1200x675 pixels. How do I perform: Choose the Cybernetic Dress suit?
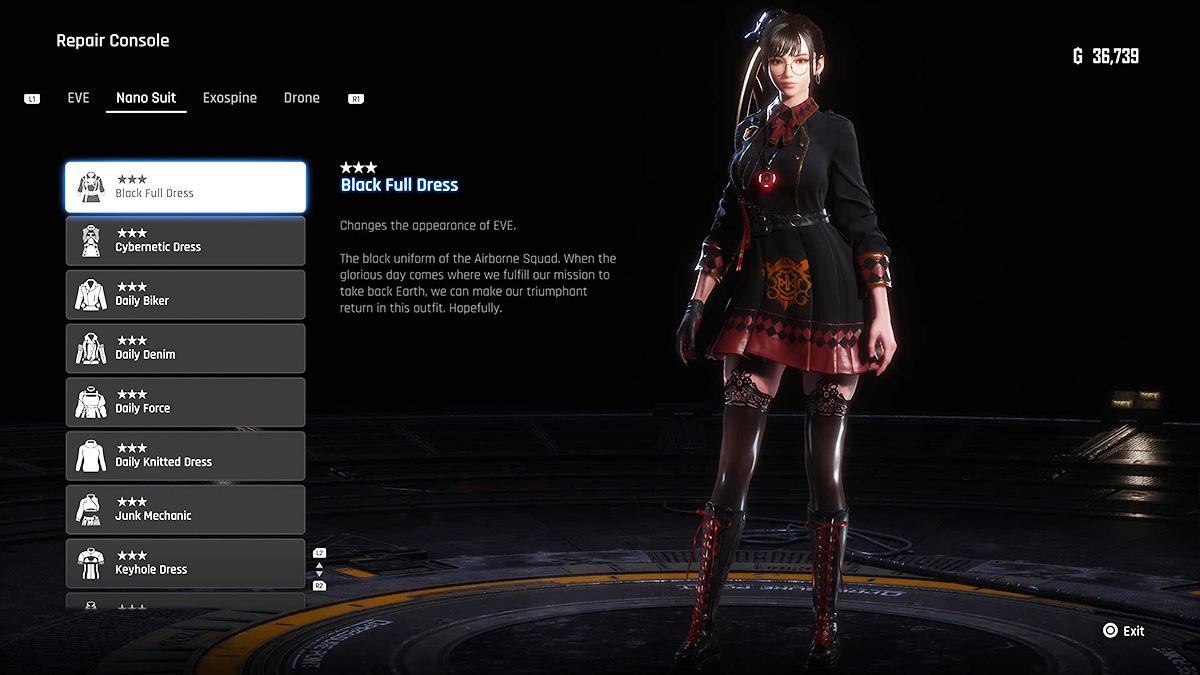[185, 241]
